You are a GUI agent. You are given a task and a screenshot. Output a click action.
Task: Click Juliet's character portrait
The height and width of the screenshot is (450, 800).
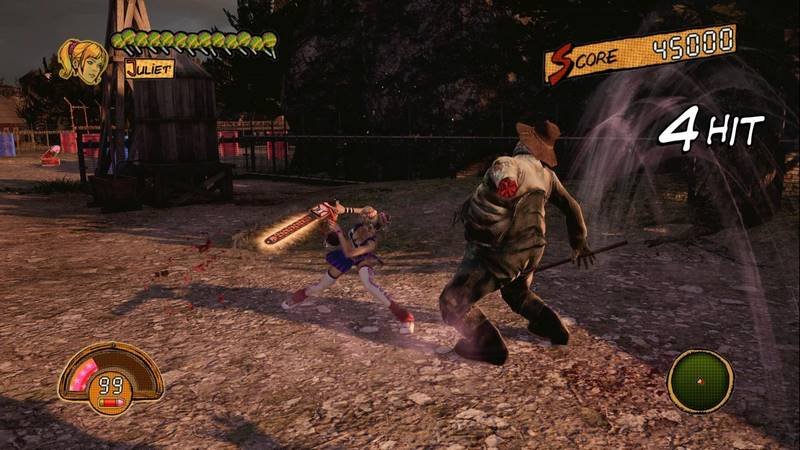coord(83,60)
